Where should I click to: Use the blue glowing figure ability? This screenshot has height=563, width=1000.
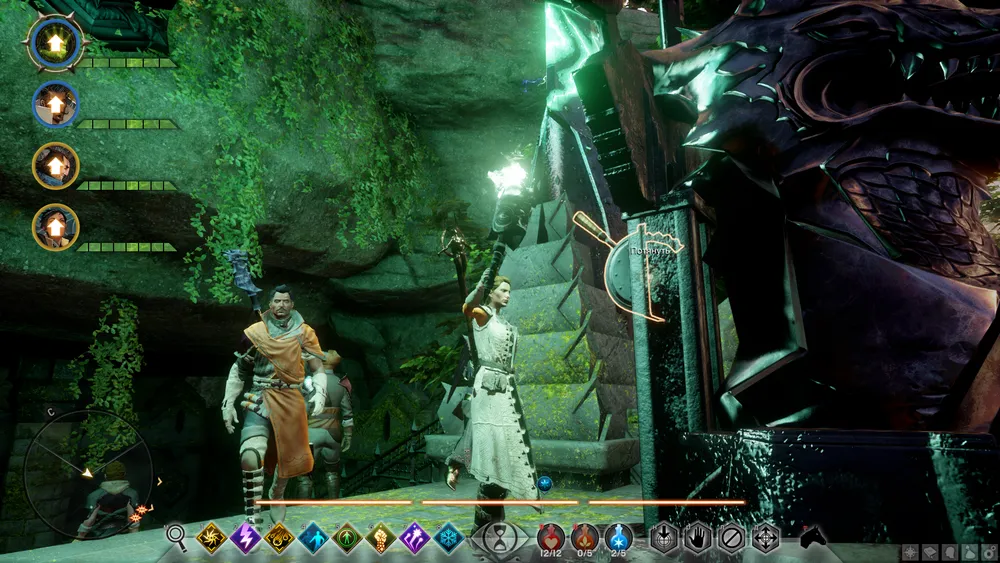313,538
